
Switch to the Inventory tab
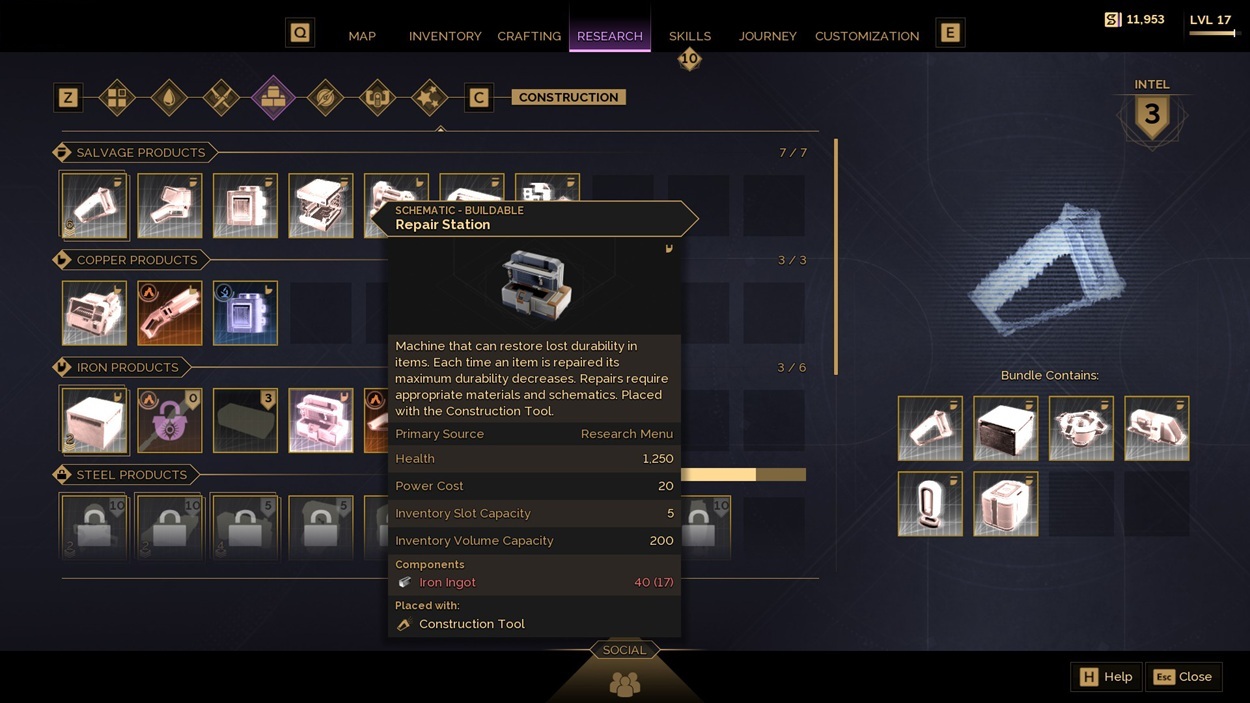click(445, 36)
